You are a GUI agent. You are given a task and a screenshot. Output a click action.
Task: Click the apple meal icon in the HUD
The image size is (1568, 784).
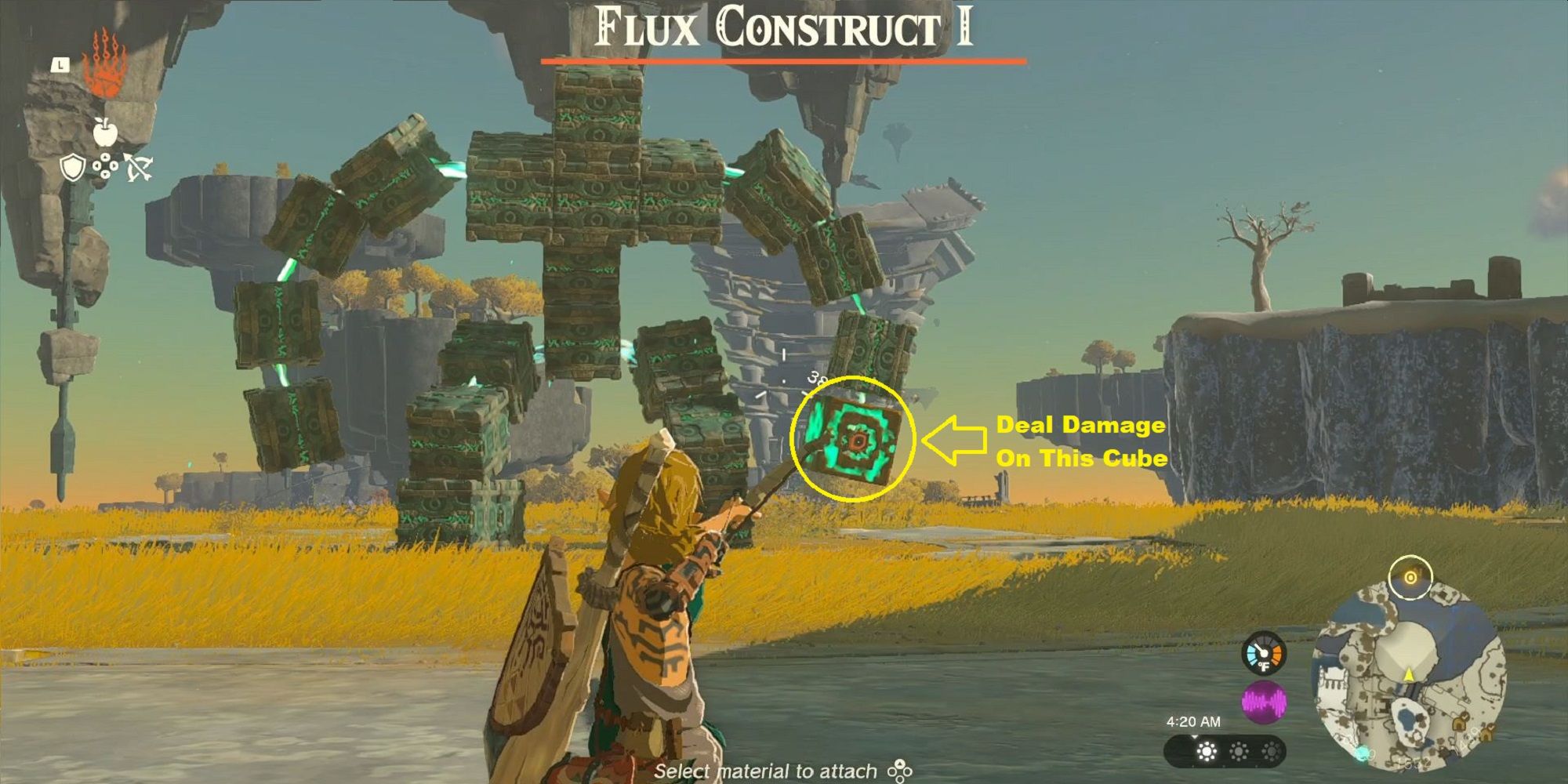click(x=105, y=132)
